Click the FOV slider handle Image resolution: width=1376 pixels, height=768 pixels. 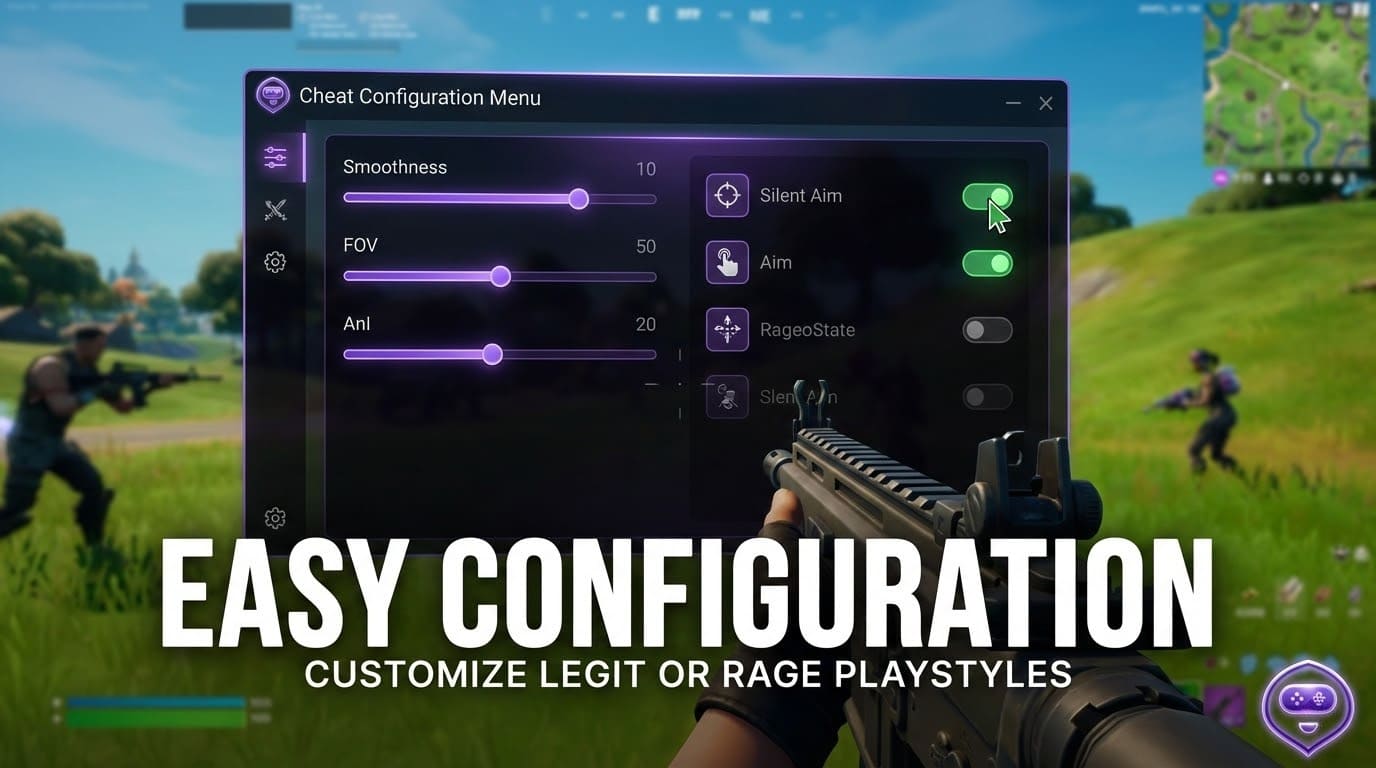(x=500, y=276)
